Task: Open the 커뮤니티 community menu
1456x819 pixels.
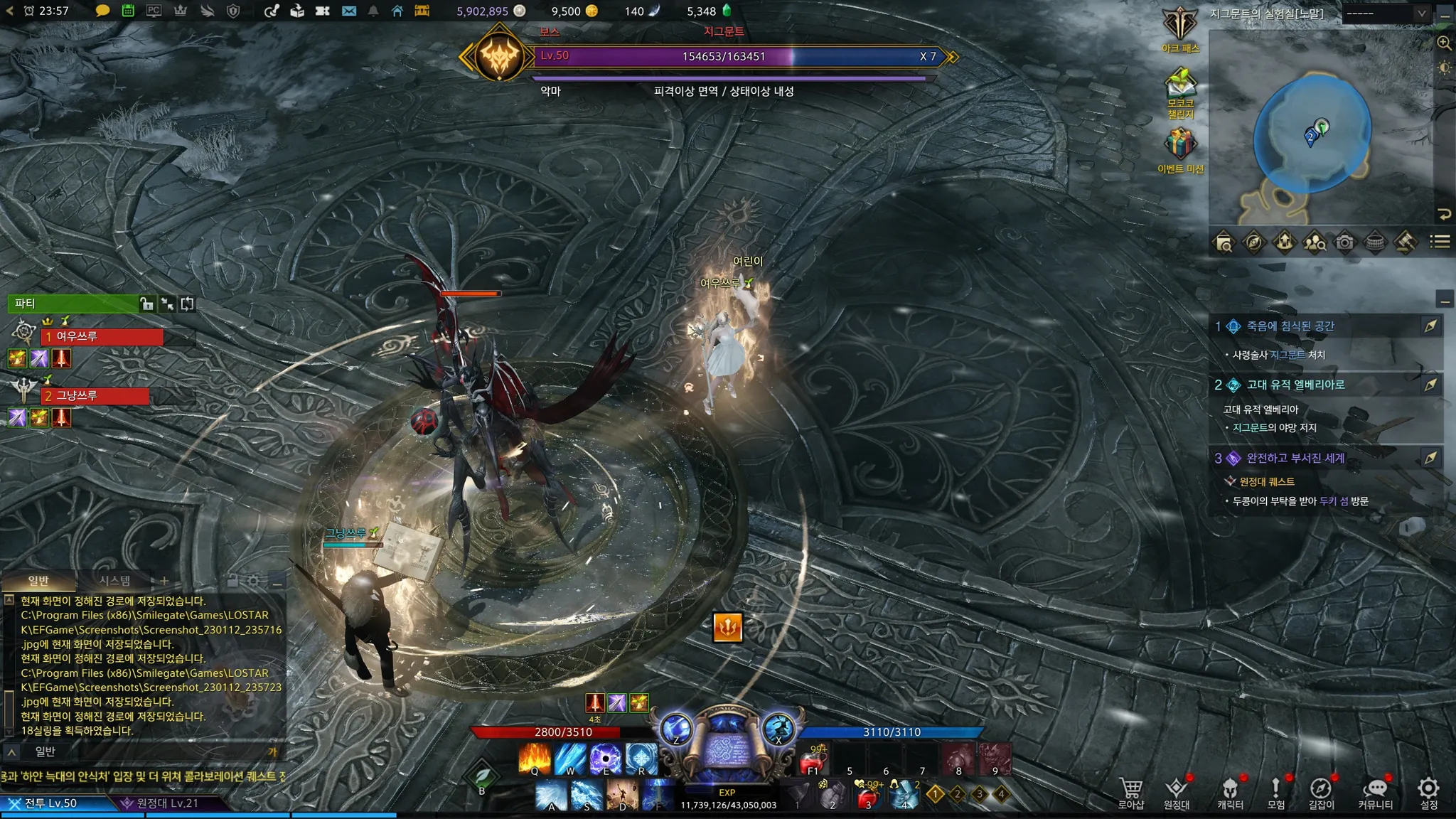Action: point(1376,792)
